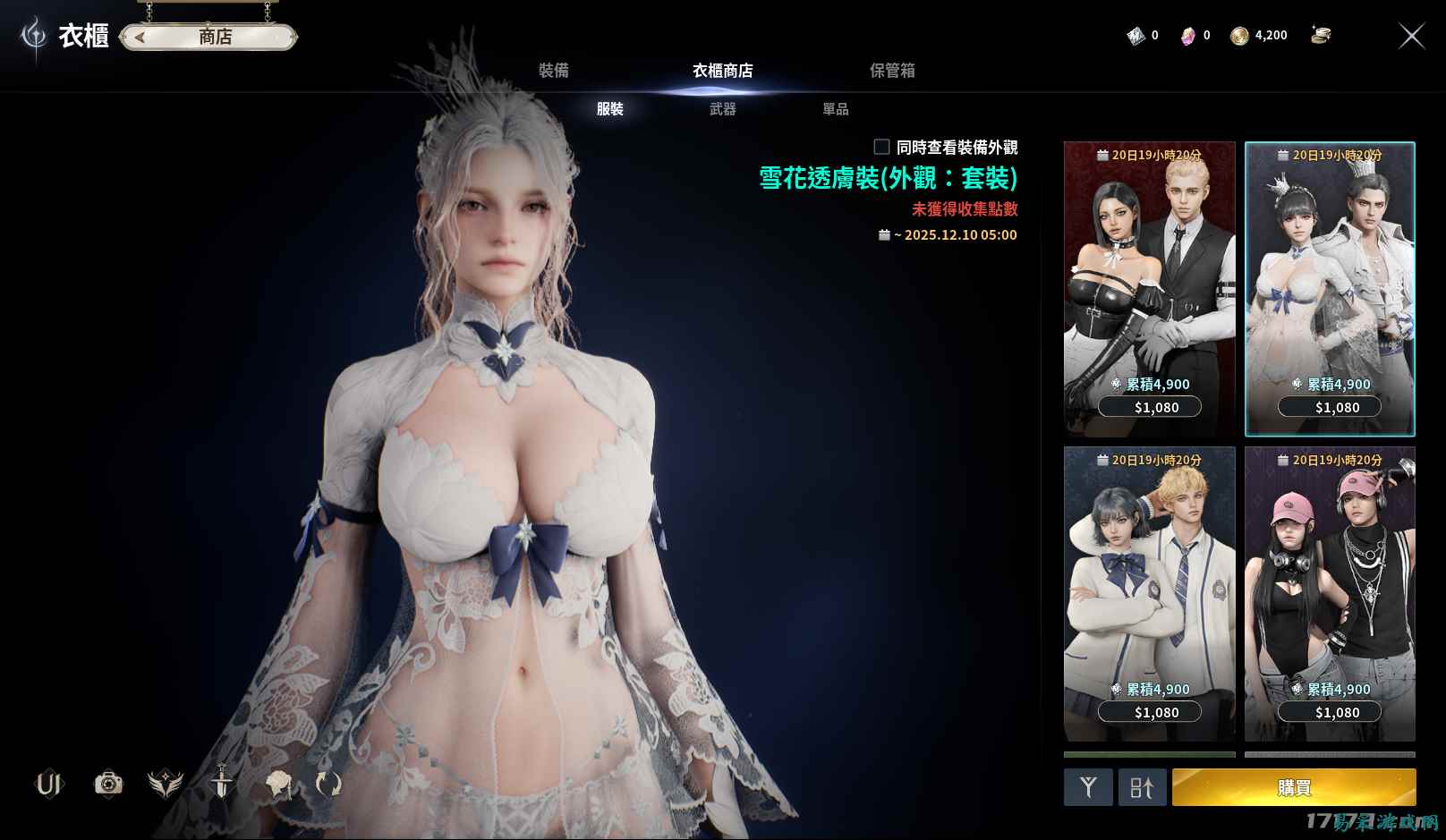Image resolution: width=1446 pixels, height=840 pixels.
Task: Open character appearance with the head icon
Action: pyautogui.click(x=278, y=785)
